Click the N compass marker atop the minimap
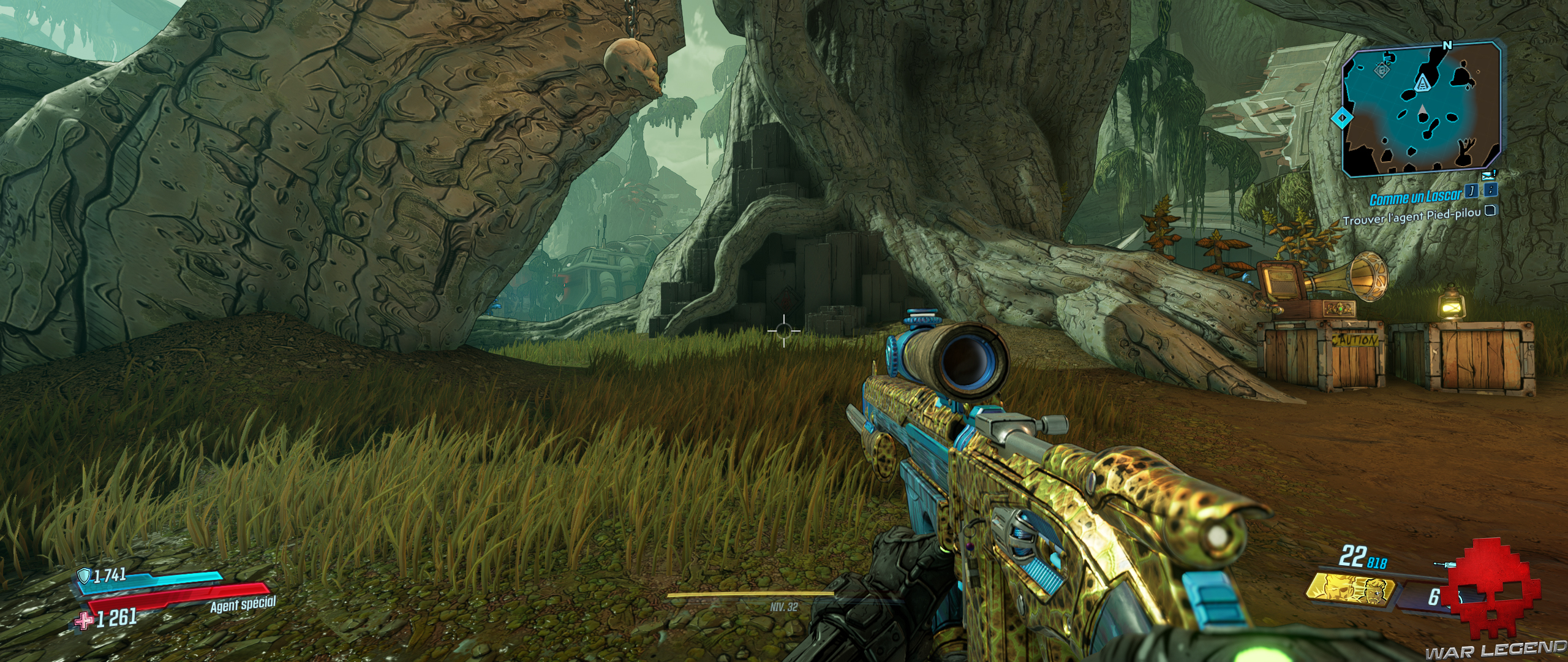1568x662 pixels. tap(1447, 45)
